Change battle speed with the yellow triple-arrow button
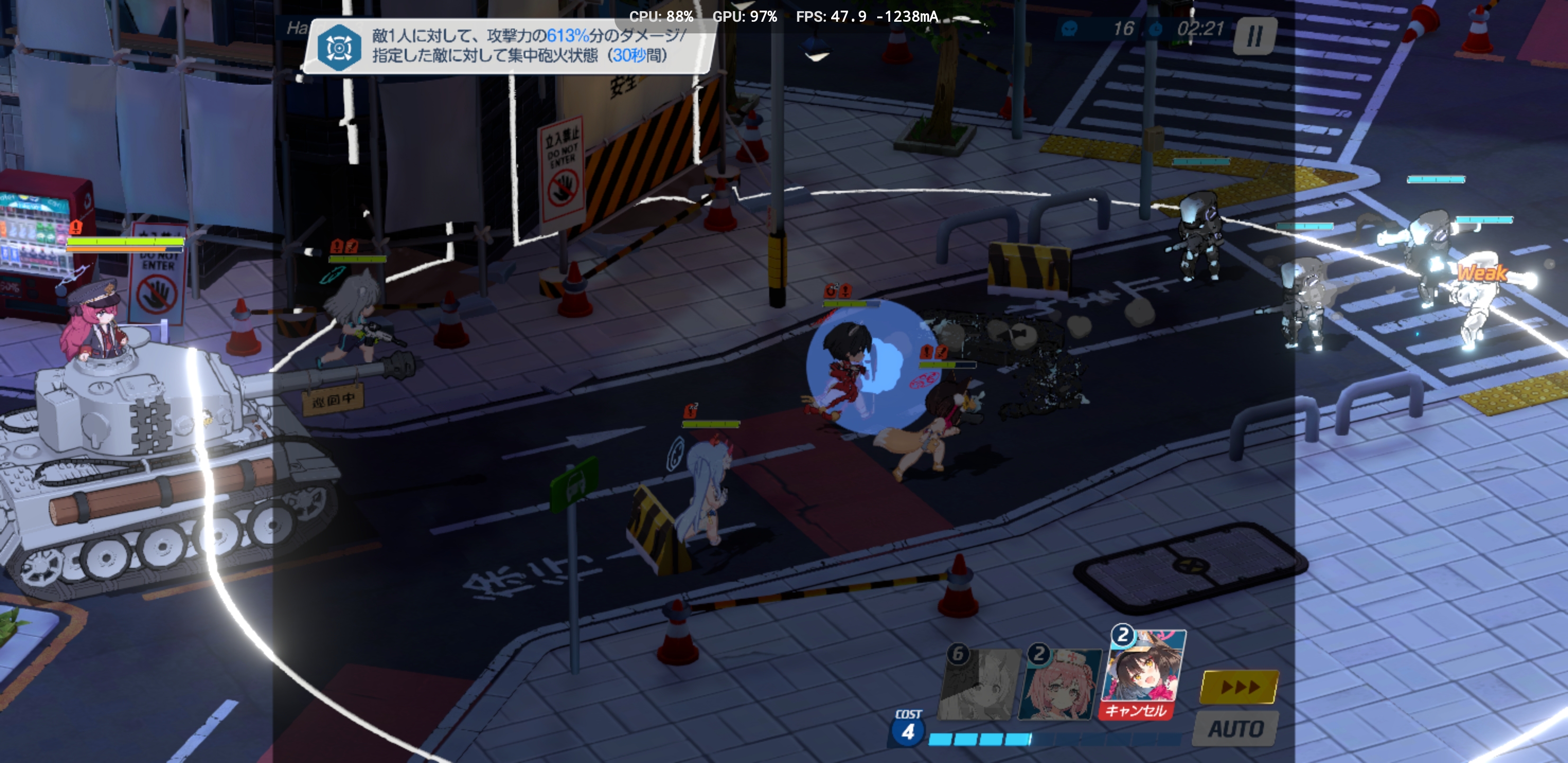This screenshot has height=763, width=1568. (1239, 687)
